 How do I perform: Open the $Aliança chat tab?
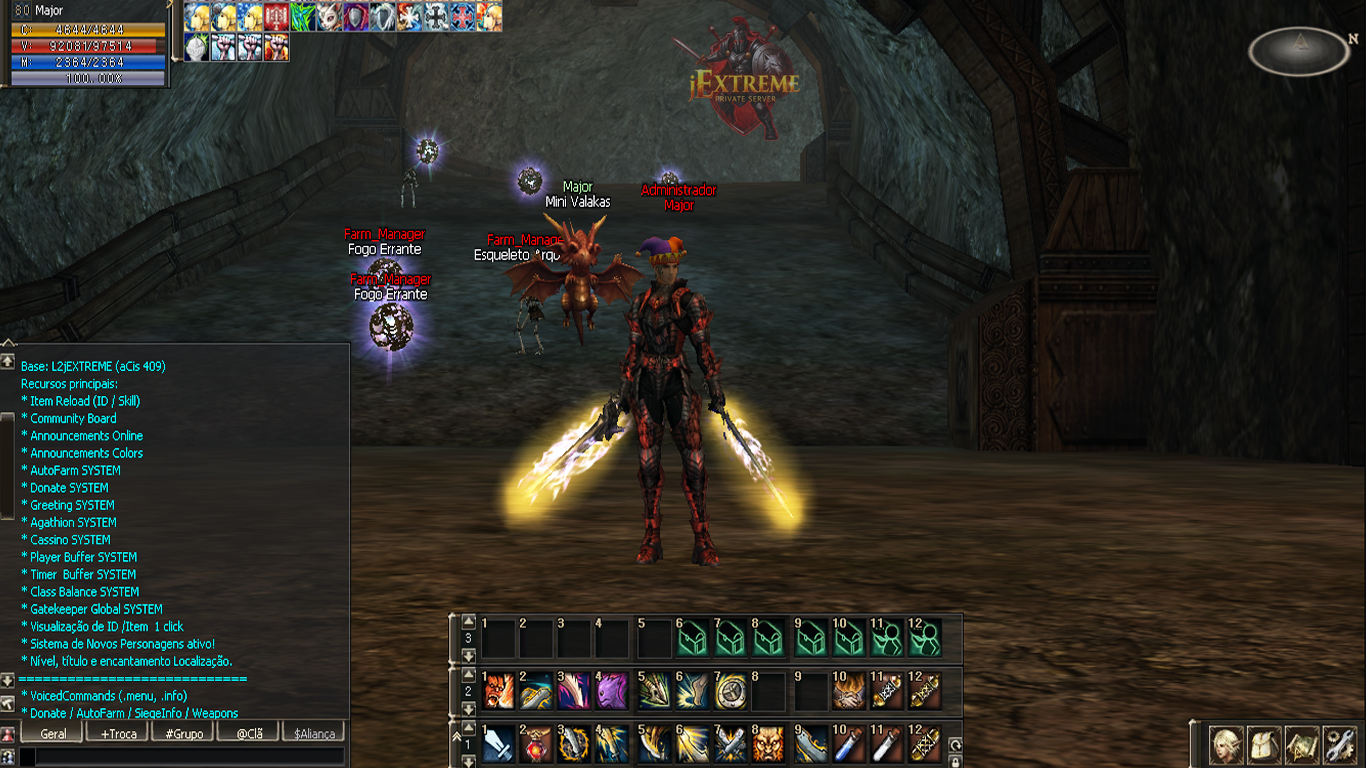coord(313,733)
